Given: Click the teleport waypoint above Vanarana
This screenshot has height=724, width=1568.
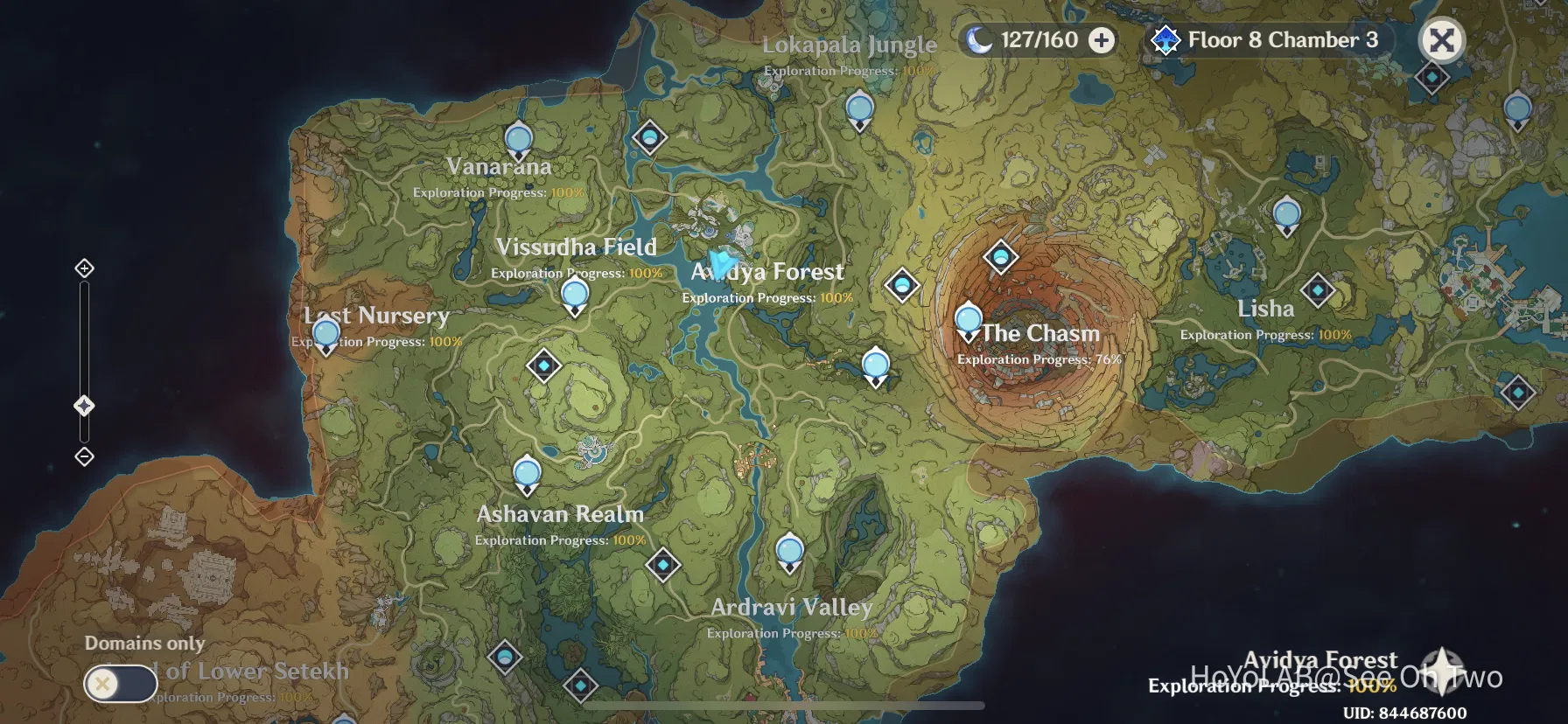Looking at the screenshot, I should pos(518,138).
